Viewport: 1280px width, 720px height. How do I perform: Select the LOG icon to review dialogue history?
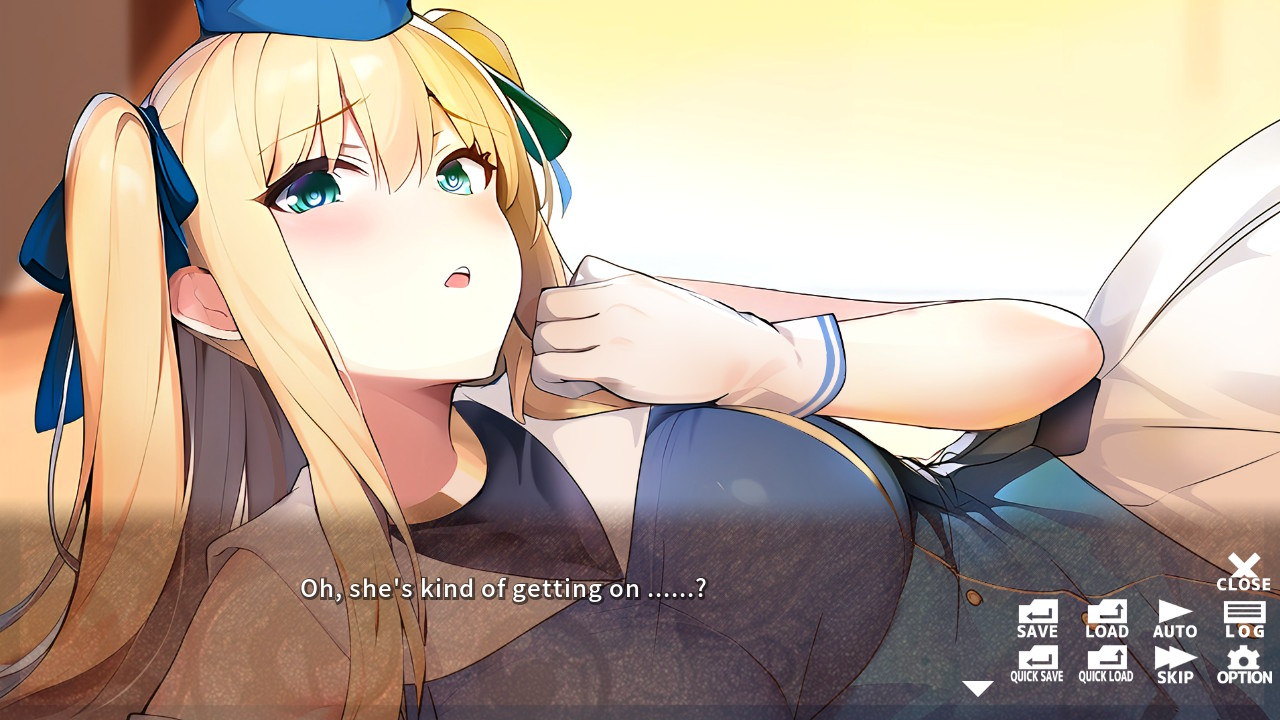[x=1243, y=615]
